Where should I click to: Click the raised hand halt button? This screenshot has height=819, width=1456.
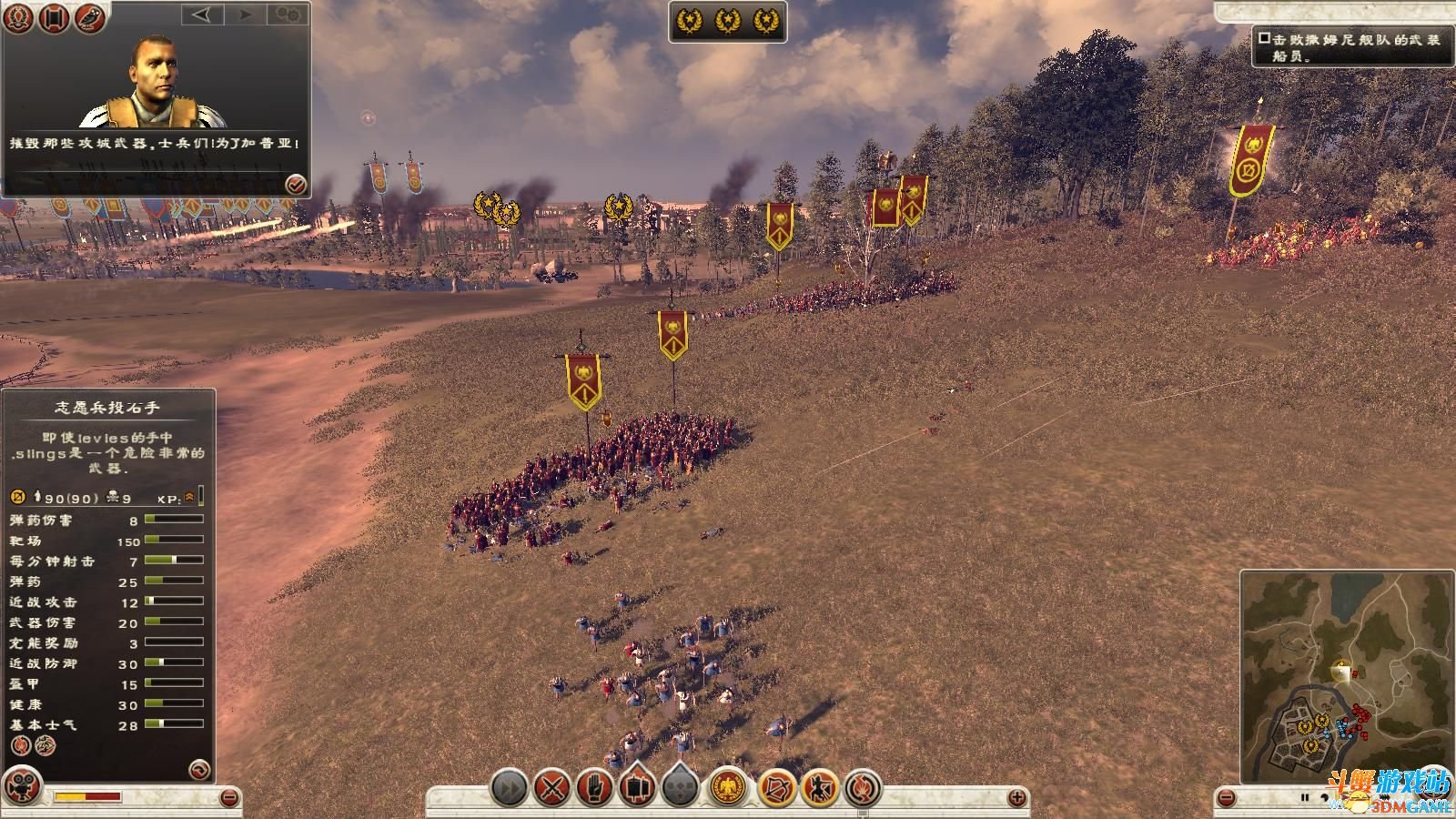coord(594,787)
